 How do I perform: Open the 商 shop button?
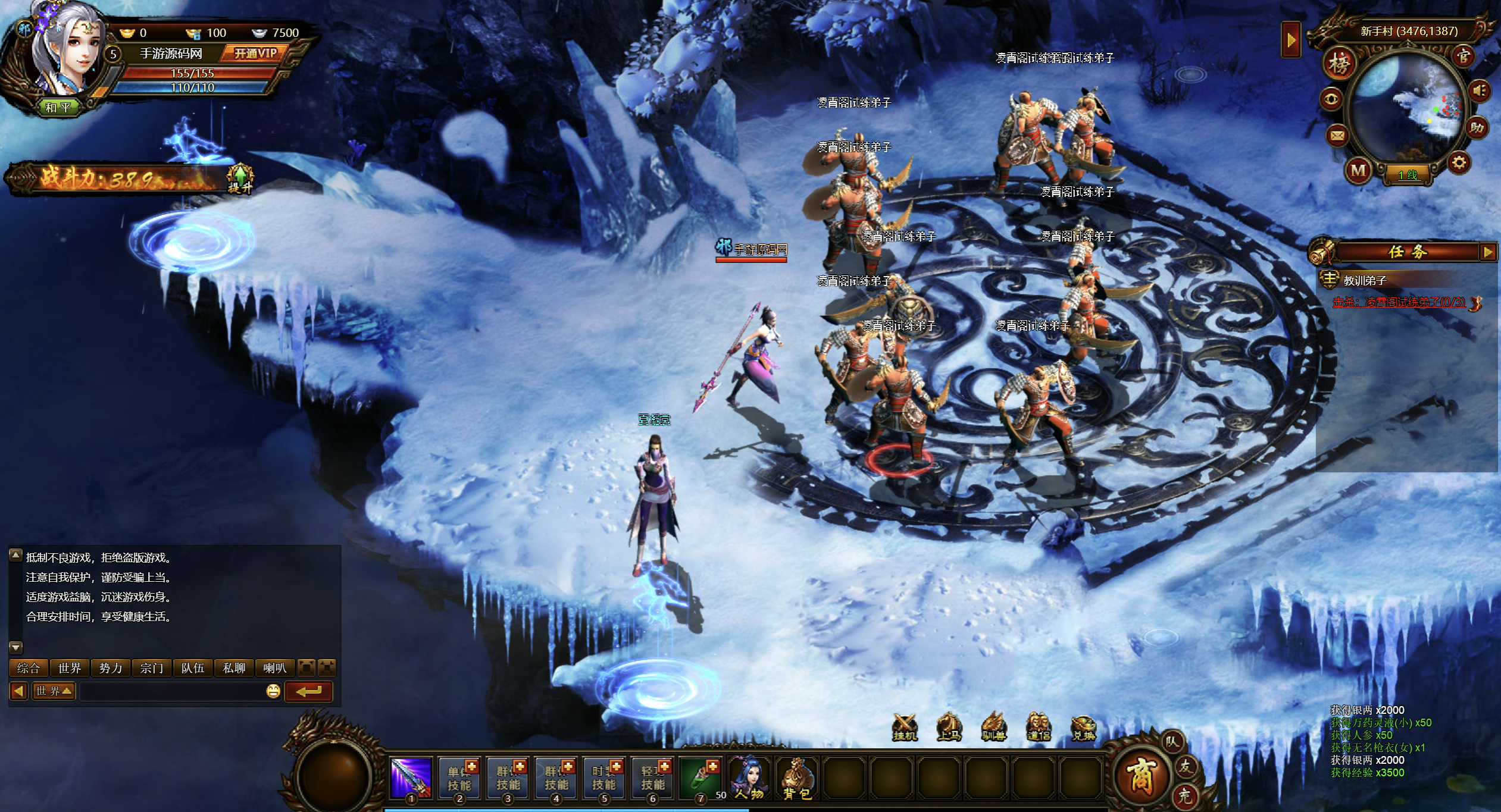[1140, 776]
